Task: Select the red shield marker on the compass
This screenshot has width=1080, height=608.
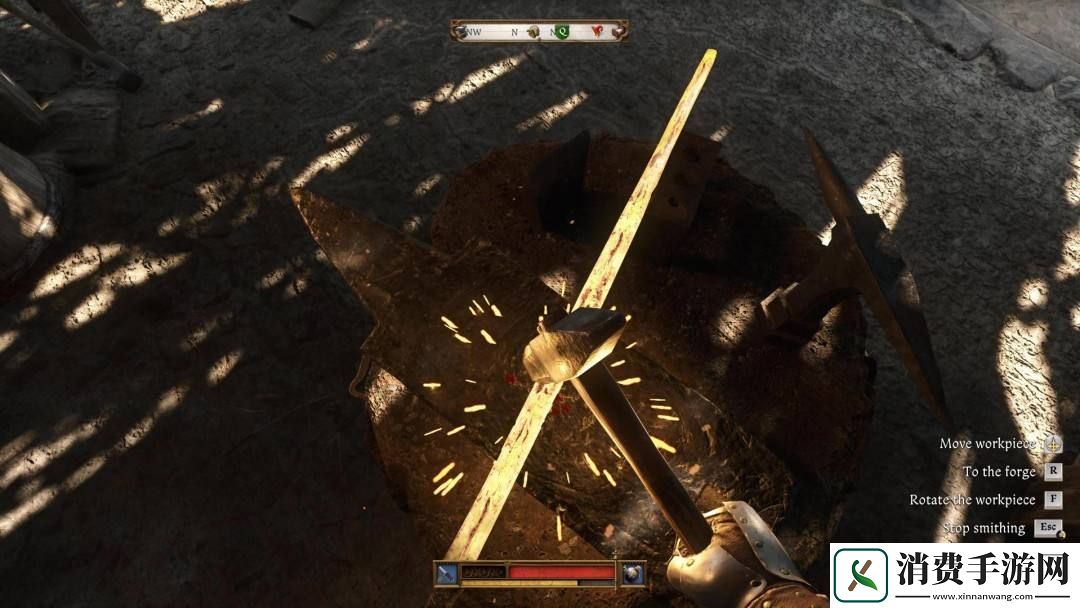Action: coord(598,32)
